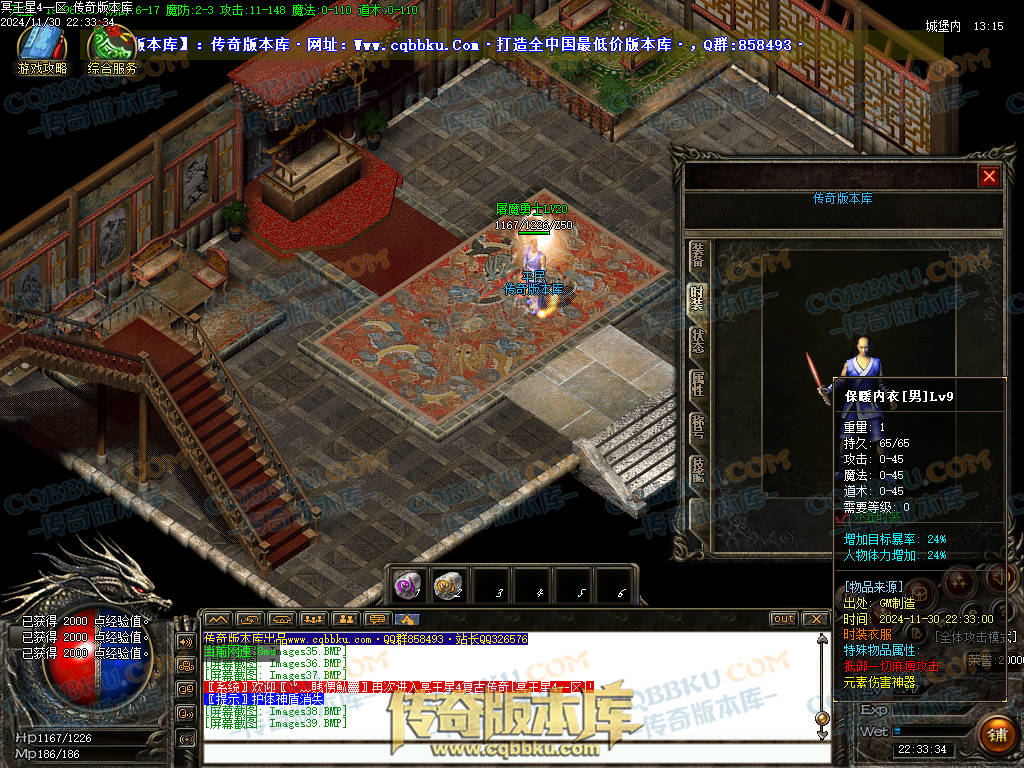Use the purple scroll in hotbar slot 1
This screenshot has width=1024, height=768.
click(407, 586)
